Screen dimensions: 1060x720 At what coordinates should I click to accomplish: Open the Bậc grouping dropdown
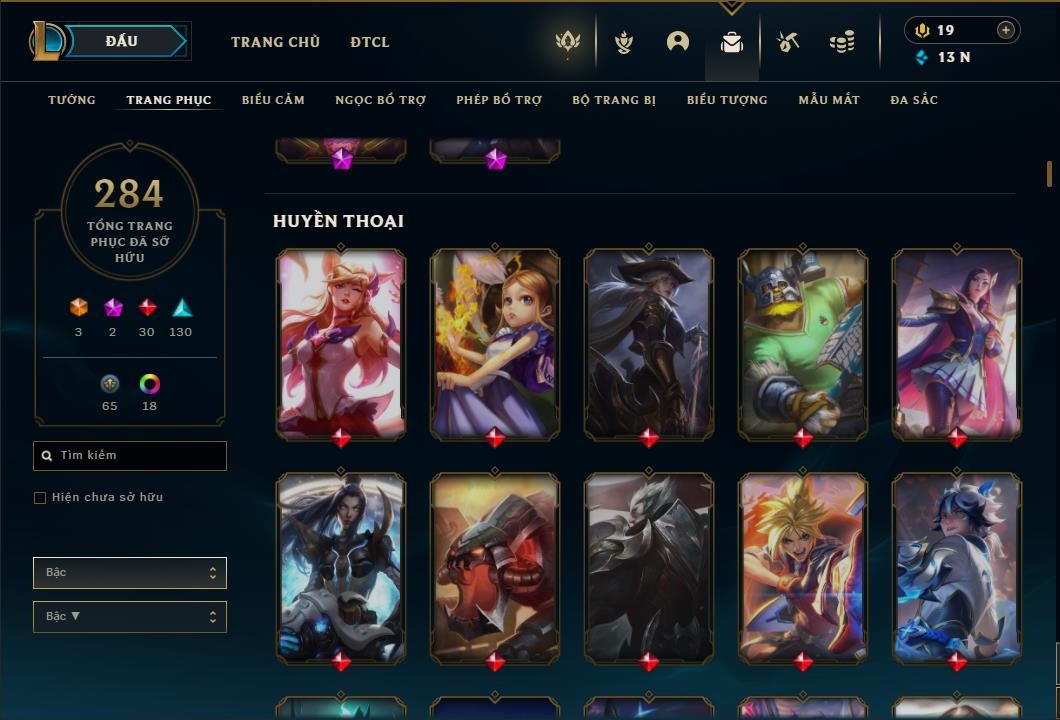[130, 573]
